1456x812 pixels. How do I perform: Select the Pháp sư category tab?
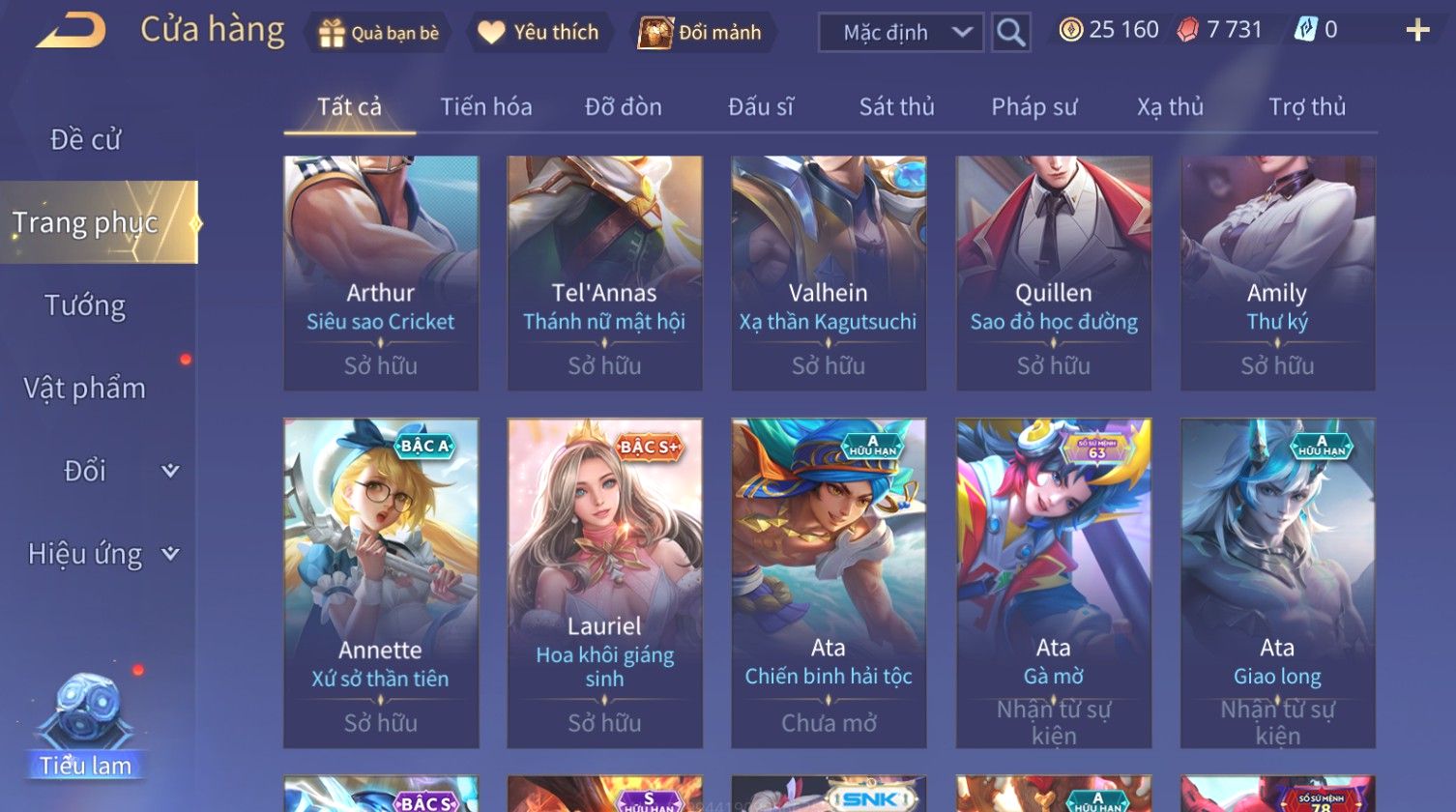(x=1034, y=107)
